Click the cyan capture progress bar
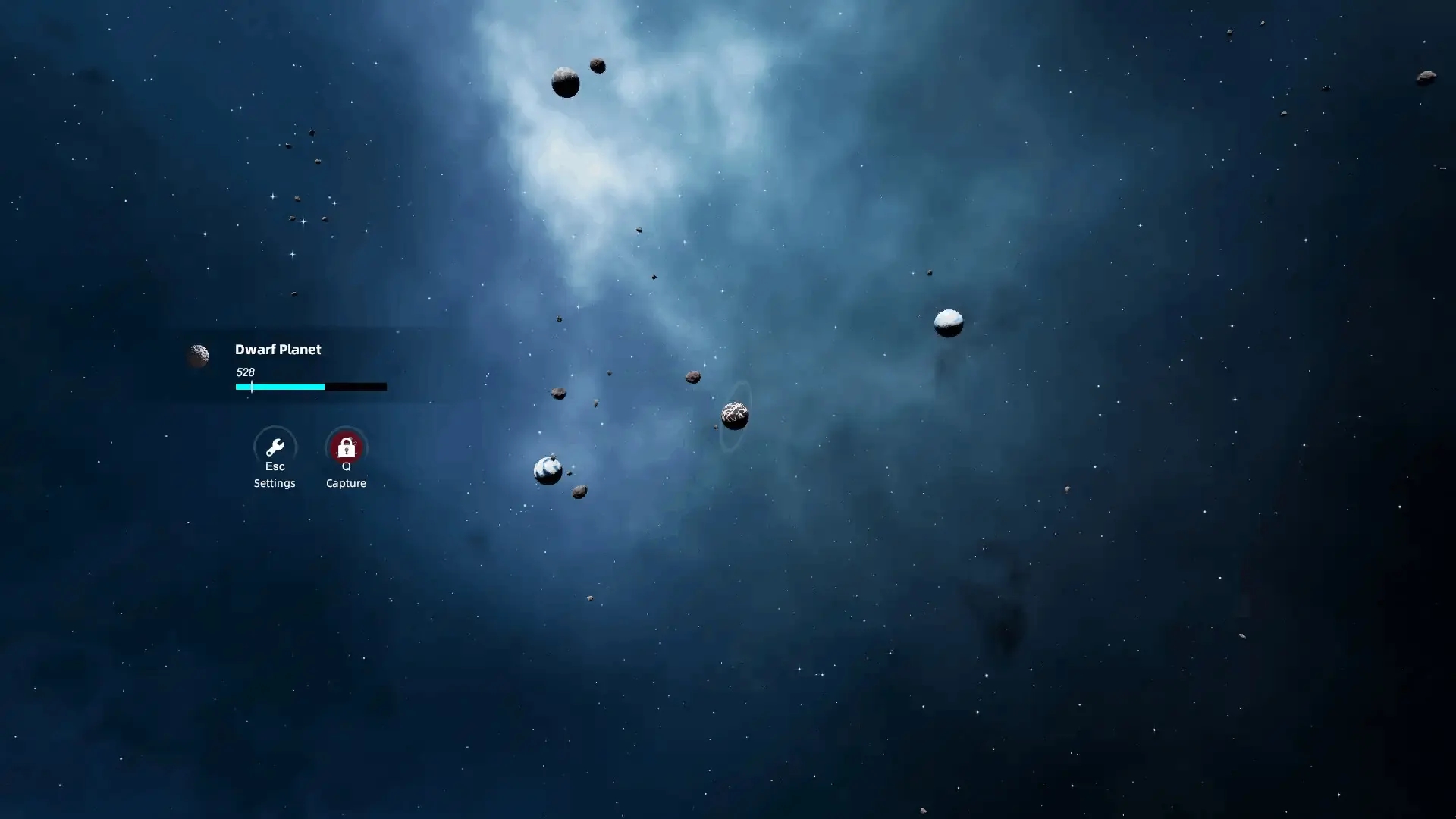Image resolution: width=1456 pixels, height=819 pixels. (x=279, y=387)
